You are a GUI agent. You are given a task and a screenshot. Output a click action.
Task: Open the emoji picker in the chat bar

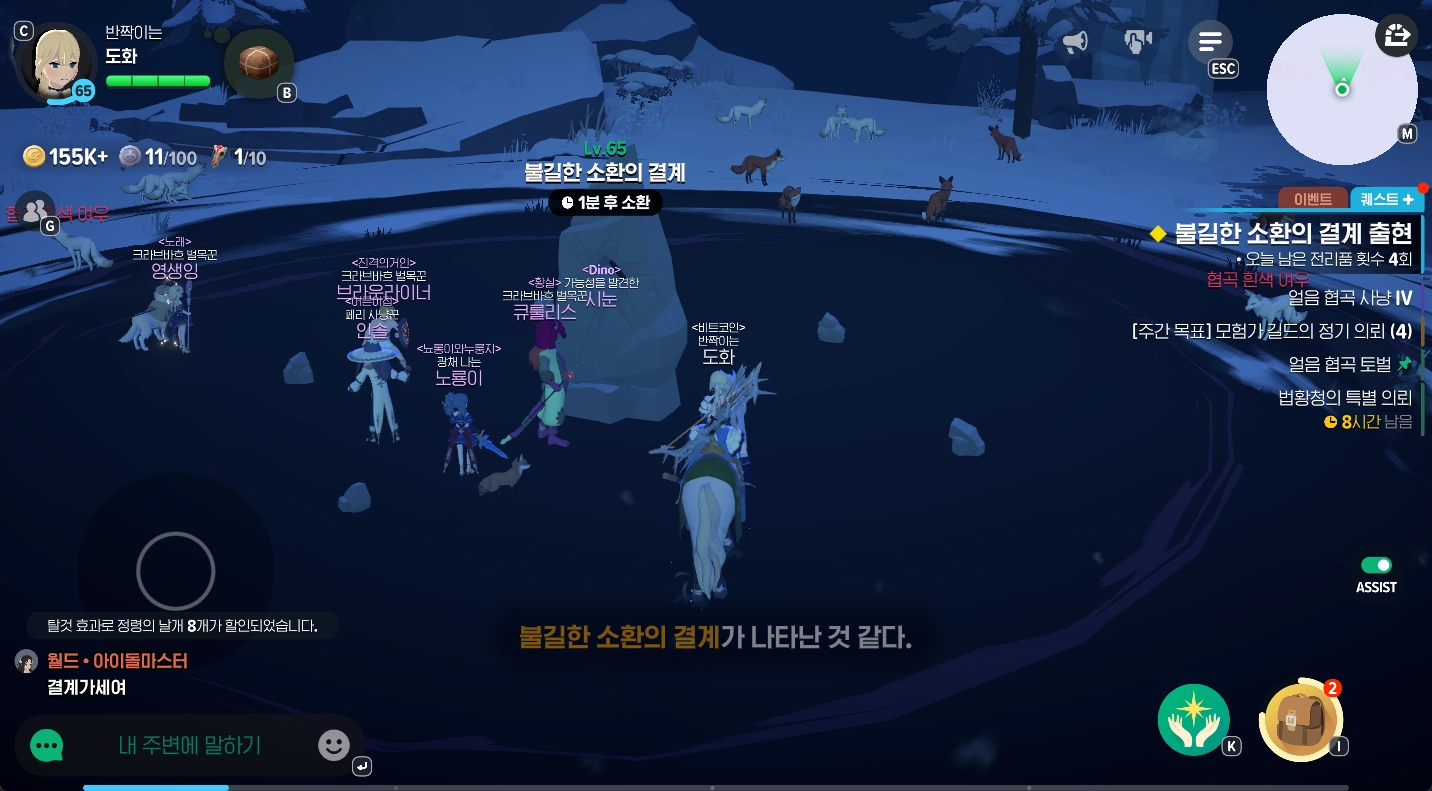pos(333,745)
